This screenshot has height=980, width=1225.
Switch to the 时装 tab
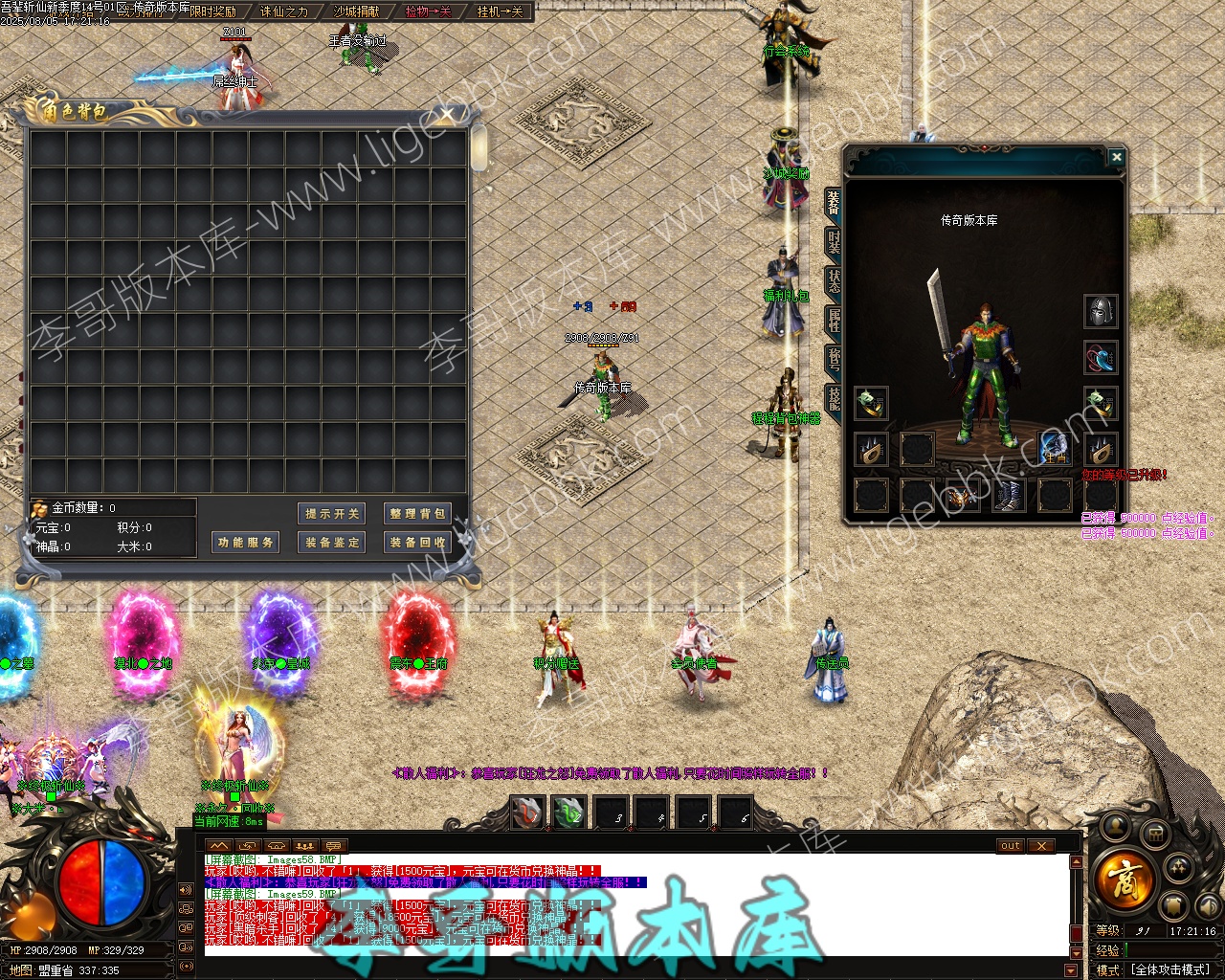(834, 242)
